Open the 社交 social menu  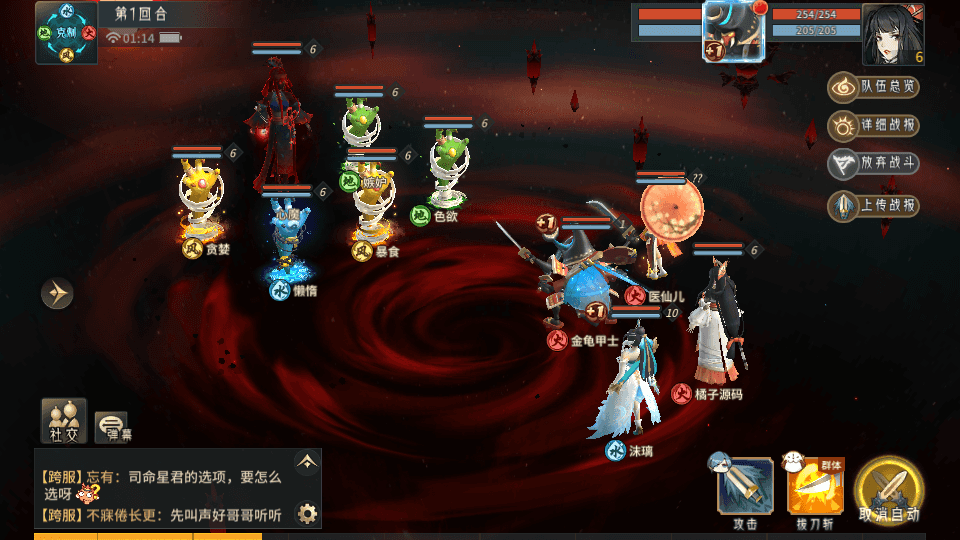click(x=64, y=421)
